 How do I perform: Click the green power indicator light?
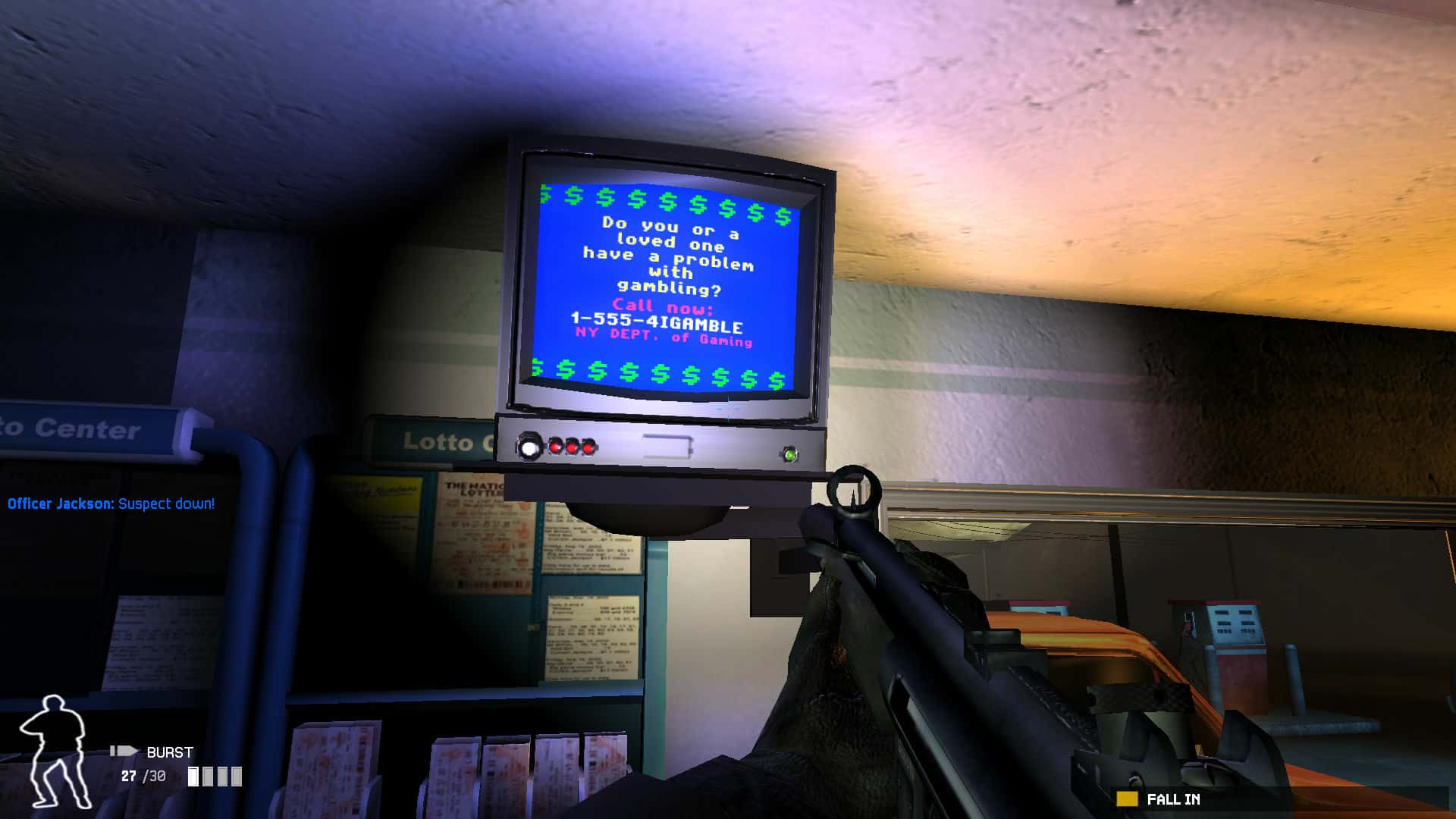[789, 453]
